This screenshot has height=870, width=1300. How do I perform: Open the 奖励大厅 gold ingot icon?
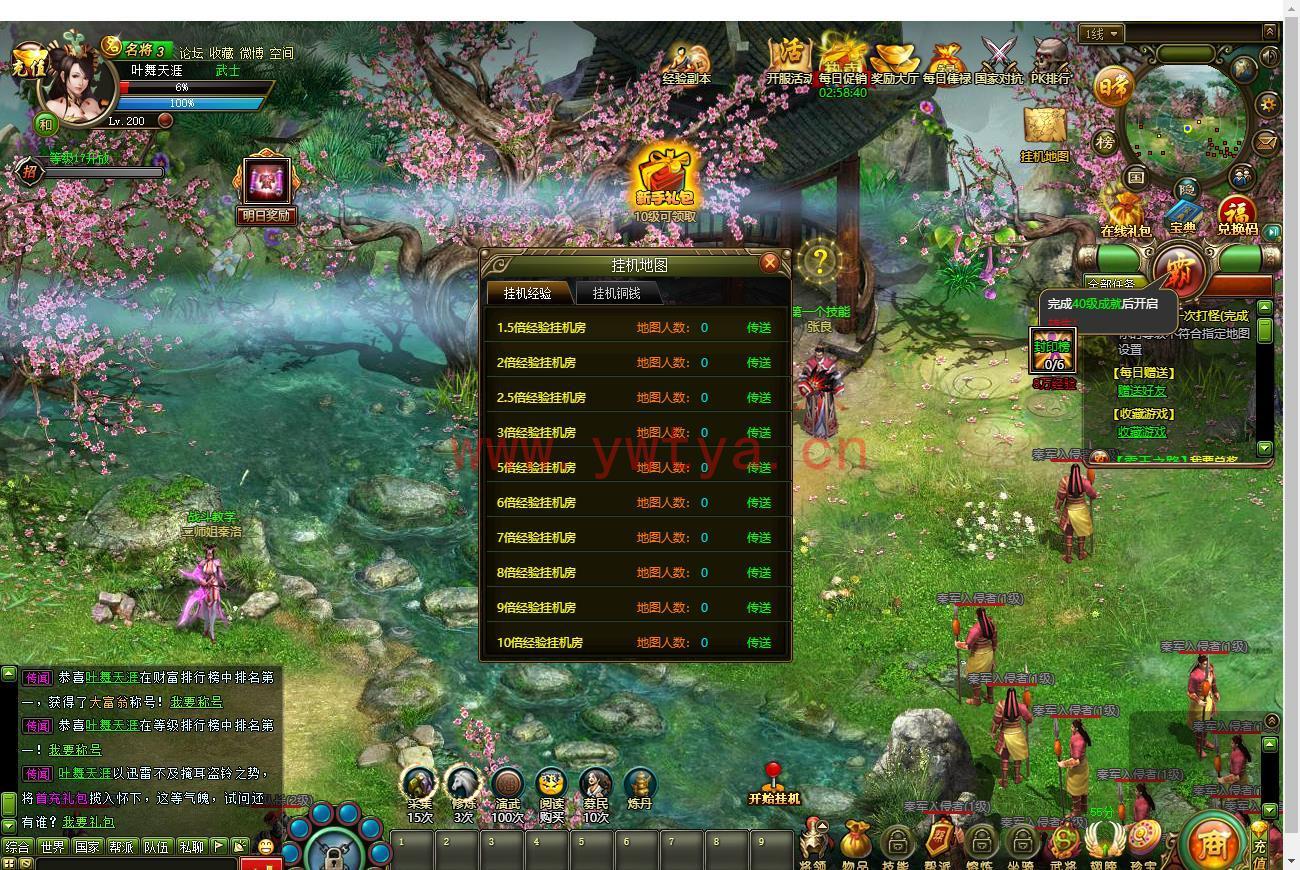click(x=893, y=60)
